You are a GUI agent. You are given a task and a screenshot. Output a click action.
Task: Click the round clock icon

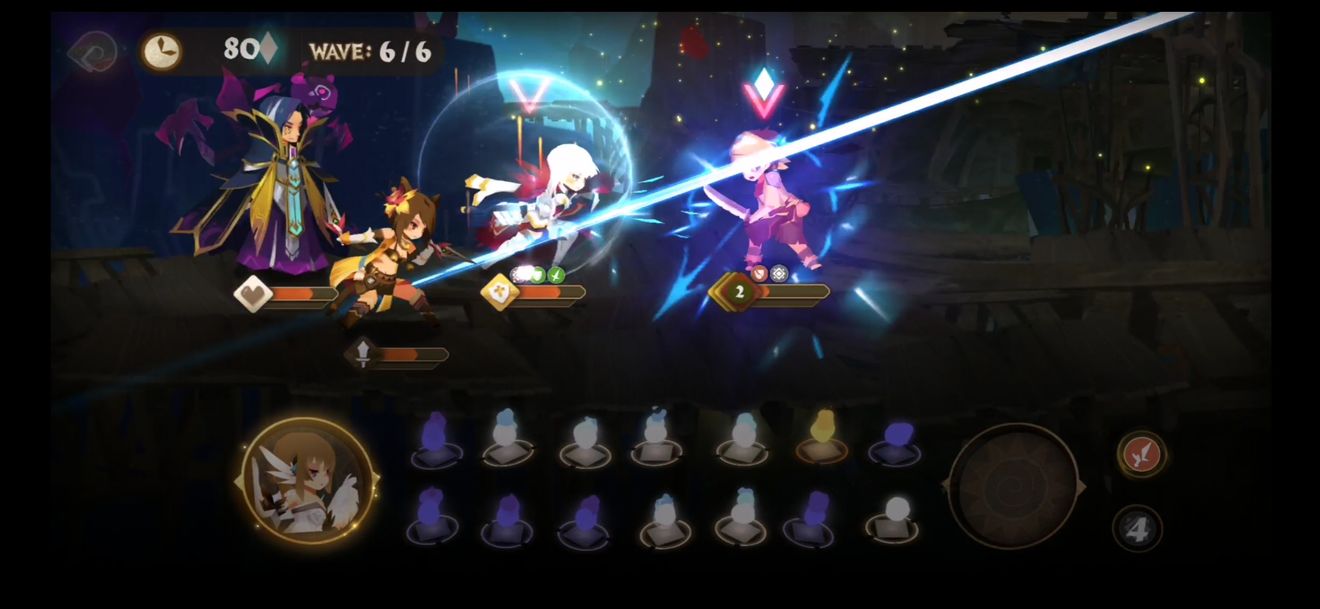[161, 51]
